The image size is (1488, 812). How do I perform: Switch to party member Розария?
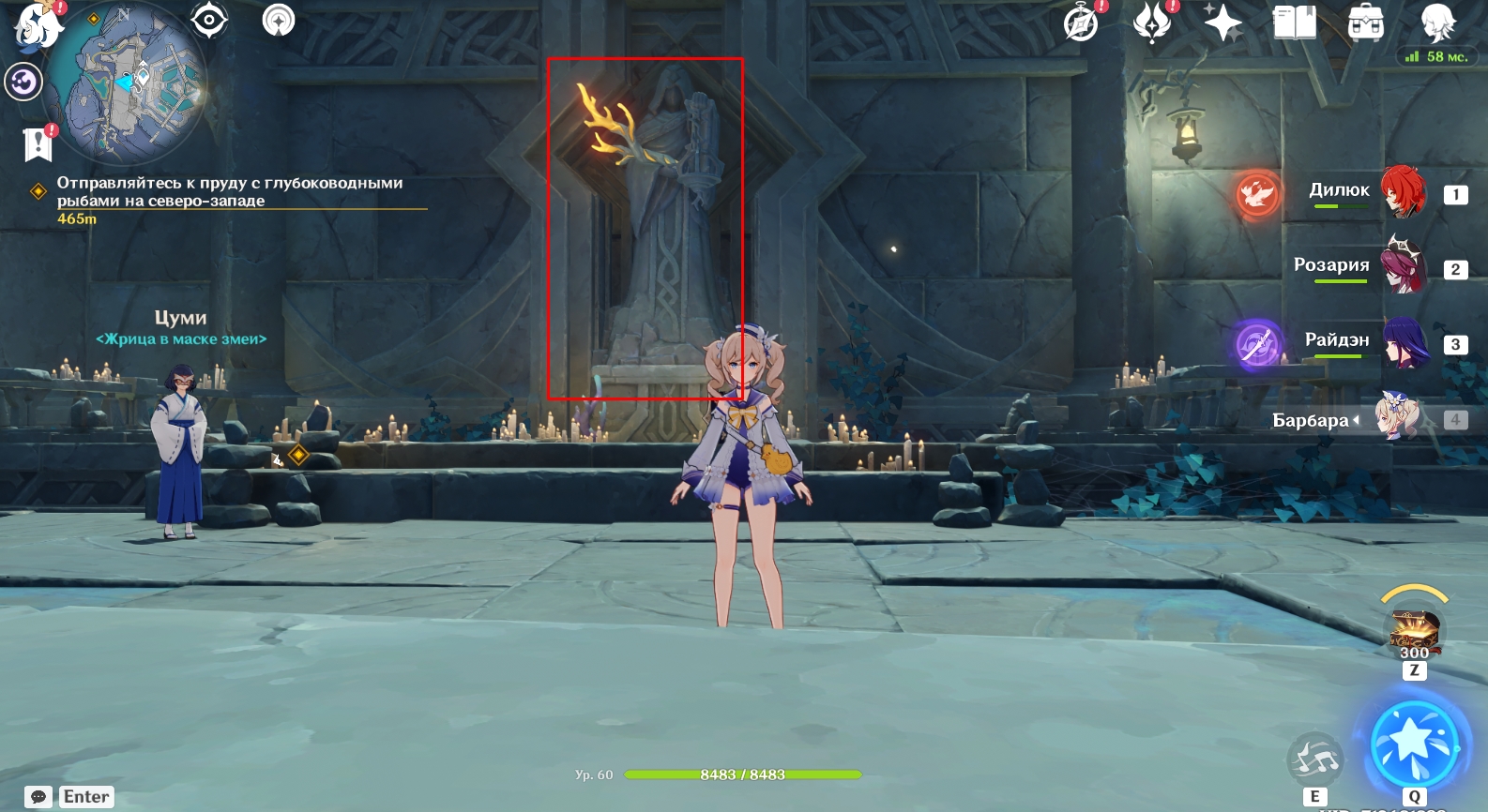(x=1404, y=267)
